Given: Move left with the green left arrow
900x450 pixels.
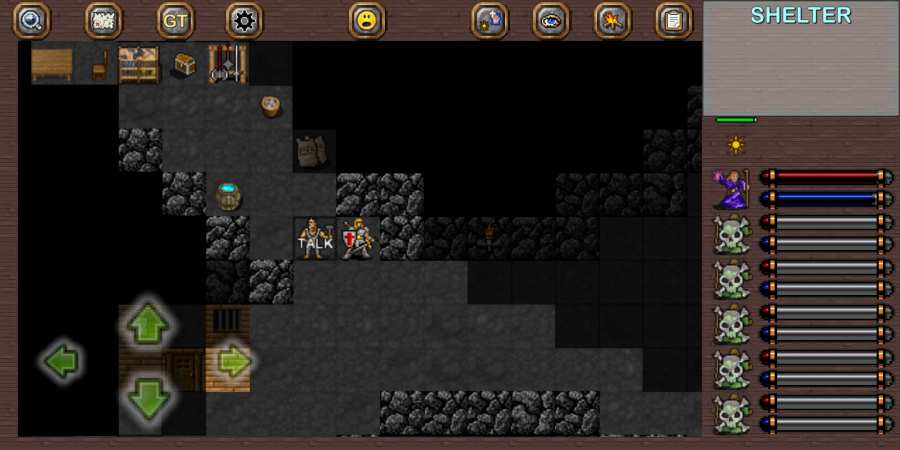Looking at the screenshot, I should [x=62, y=361].
